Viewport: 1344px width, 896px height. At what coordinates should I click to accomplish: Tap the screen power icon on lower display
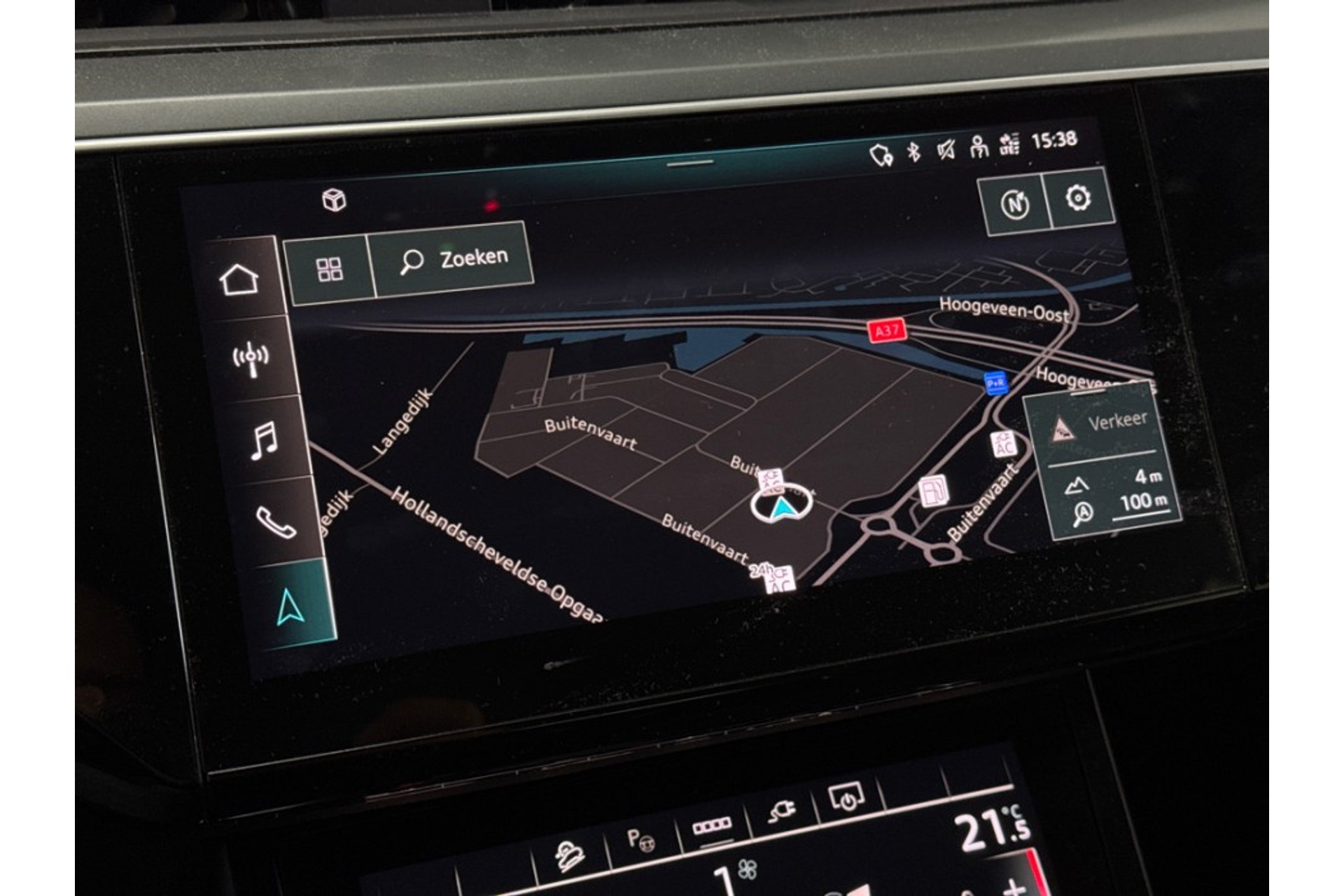[x=847, y=798]
